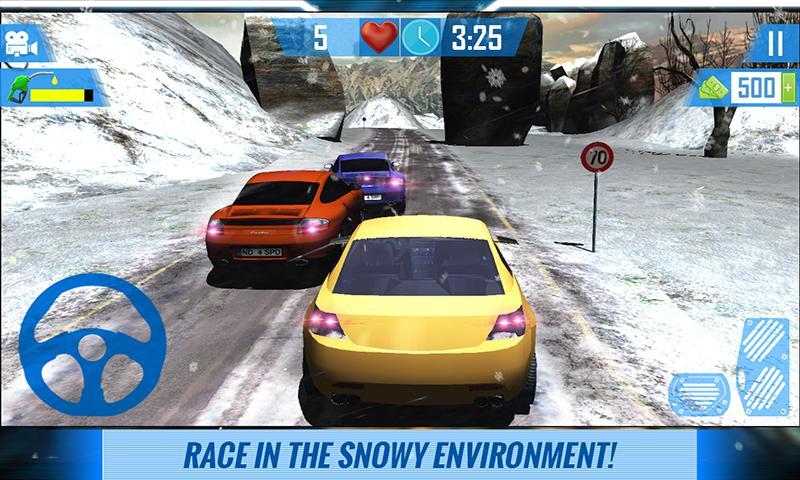800x480 pixels.
Task: Hit the tall accelerator pedal
Action: click(x=763, y=366)
